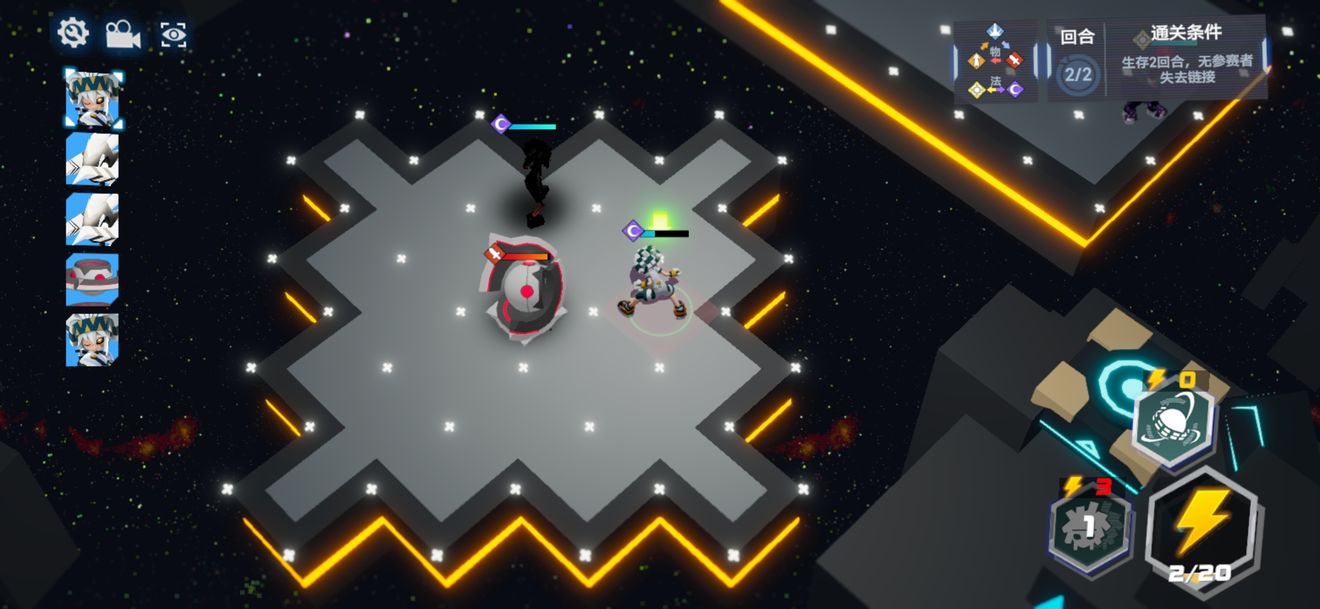Tap the large lightning bolt energy button
Viewport: 1320px width, 609px height.
(1202, 527)
